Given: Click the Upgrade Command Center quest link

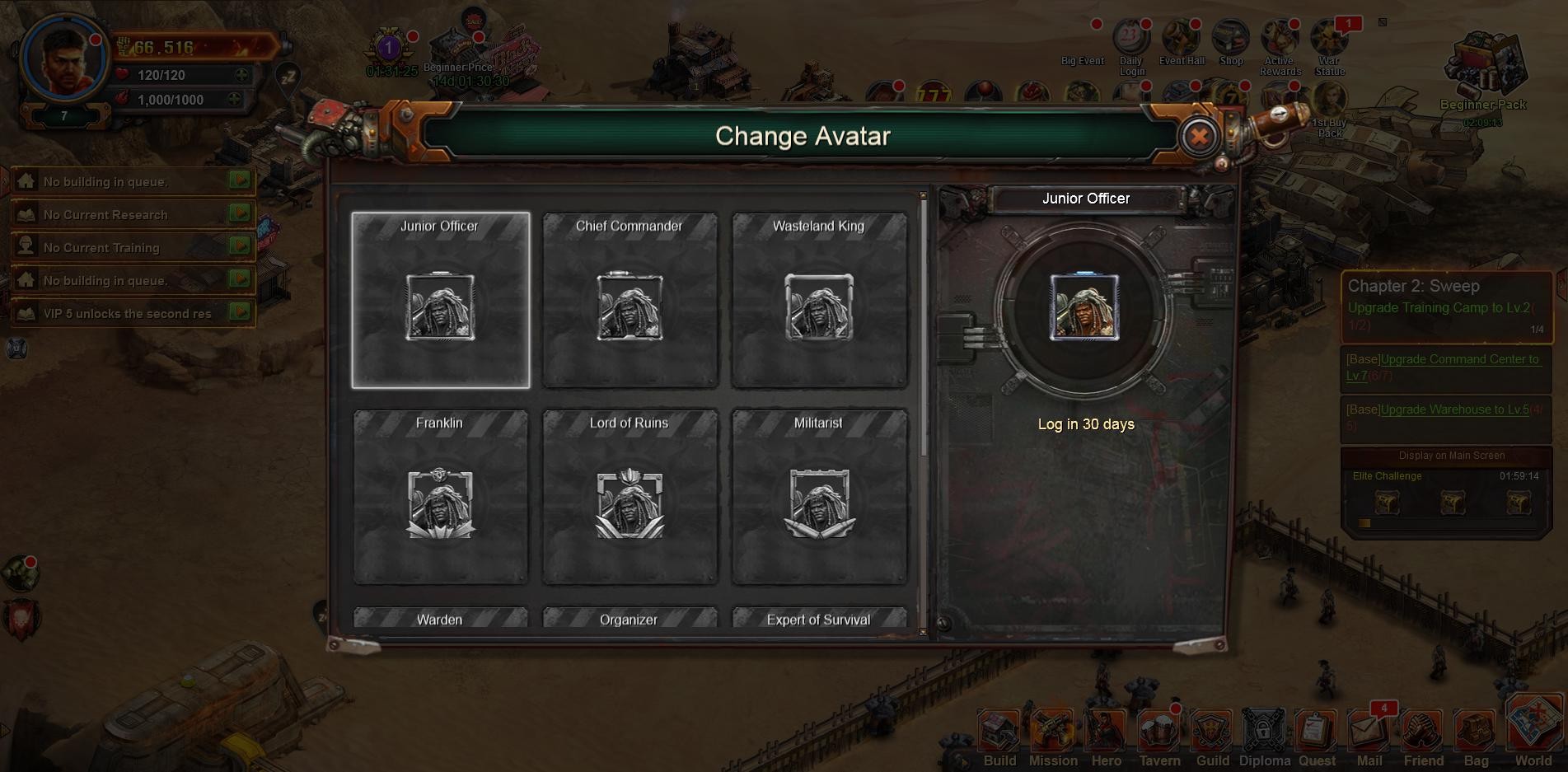Looking at the screenshot, I should point(1443,367).
